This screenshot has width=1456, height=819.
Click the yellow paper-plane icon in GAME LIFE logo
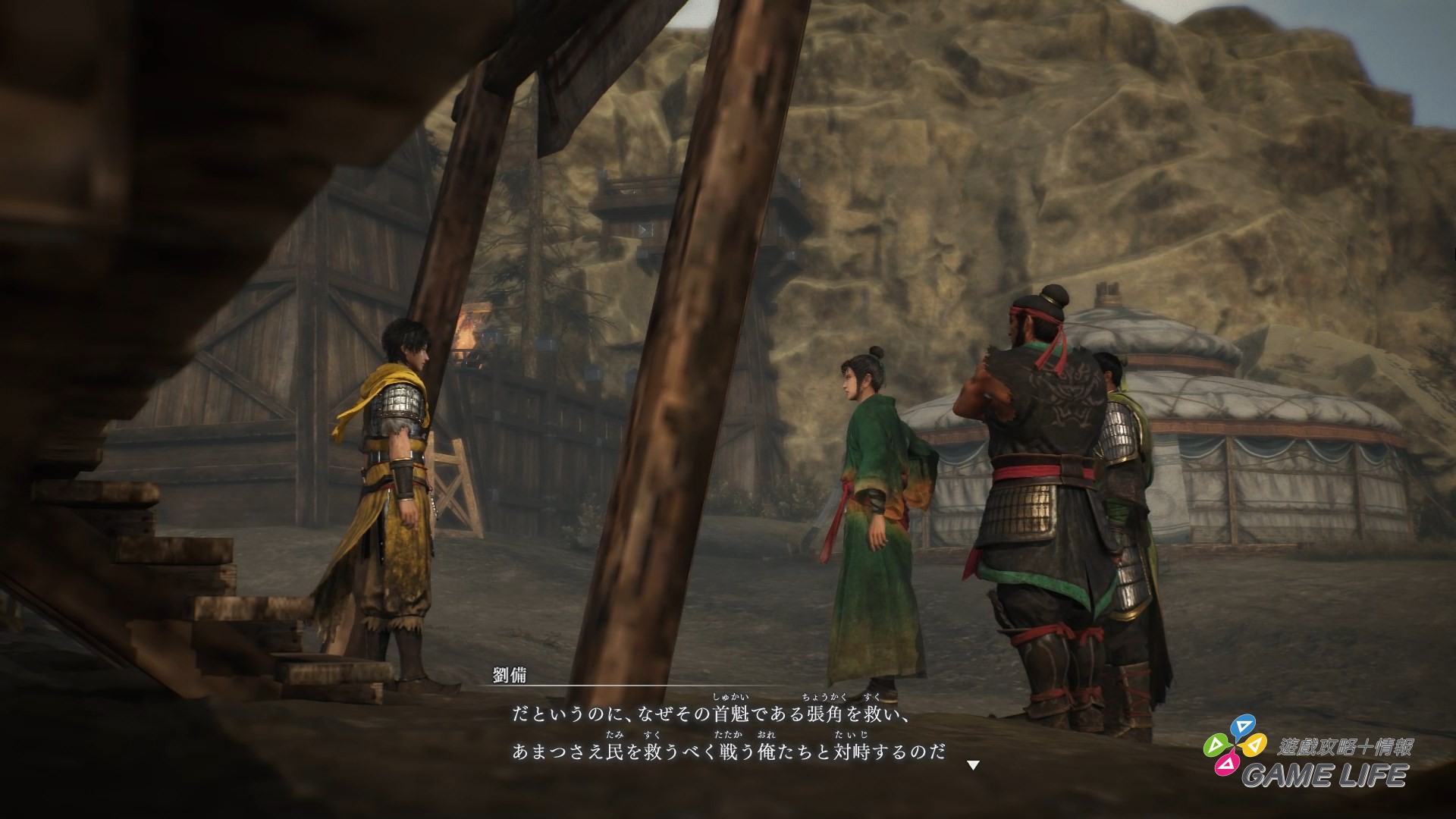1255,745
